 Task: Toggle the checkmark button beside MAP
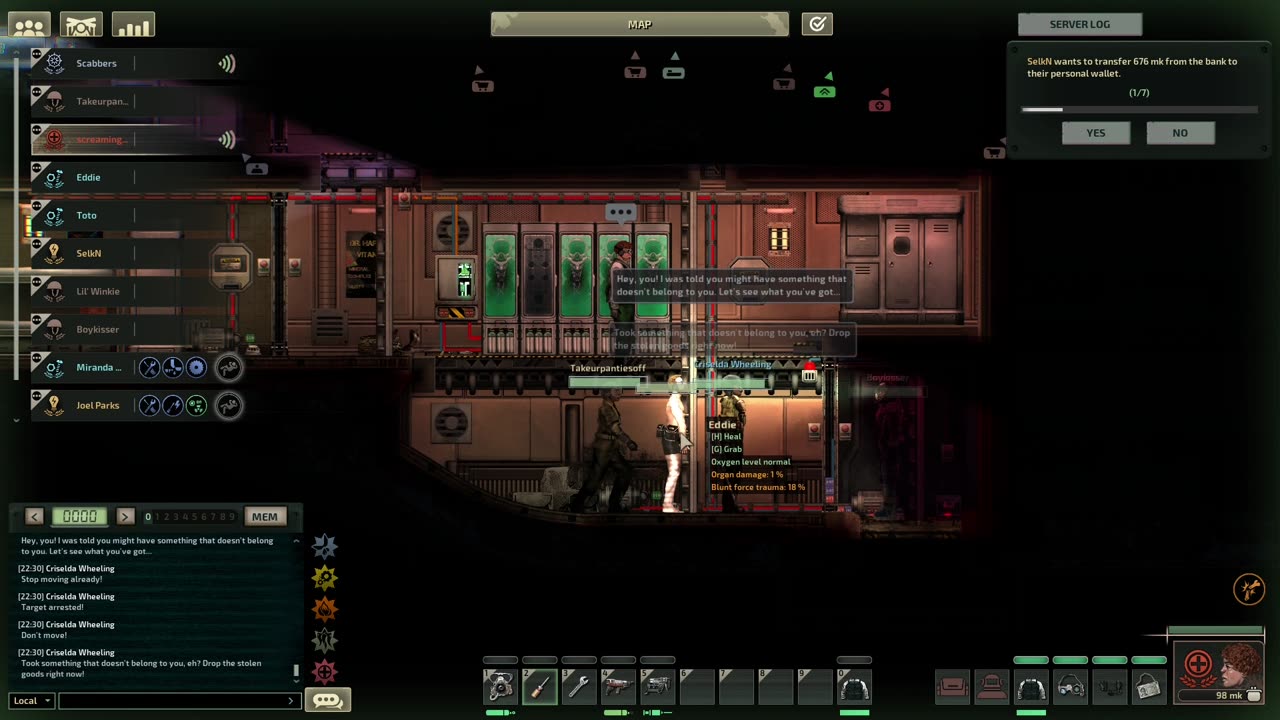[817, 24]
